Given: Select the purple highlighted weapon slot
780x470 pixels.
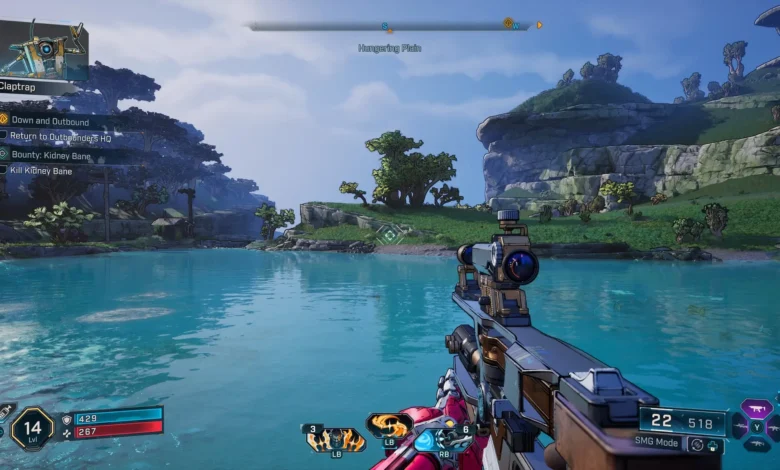Looking at the screenshot, I should (756, 408).
